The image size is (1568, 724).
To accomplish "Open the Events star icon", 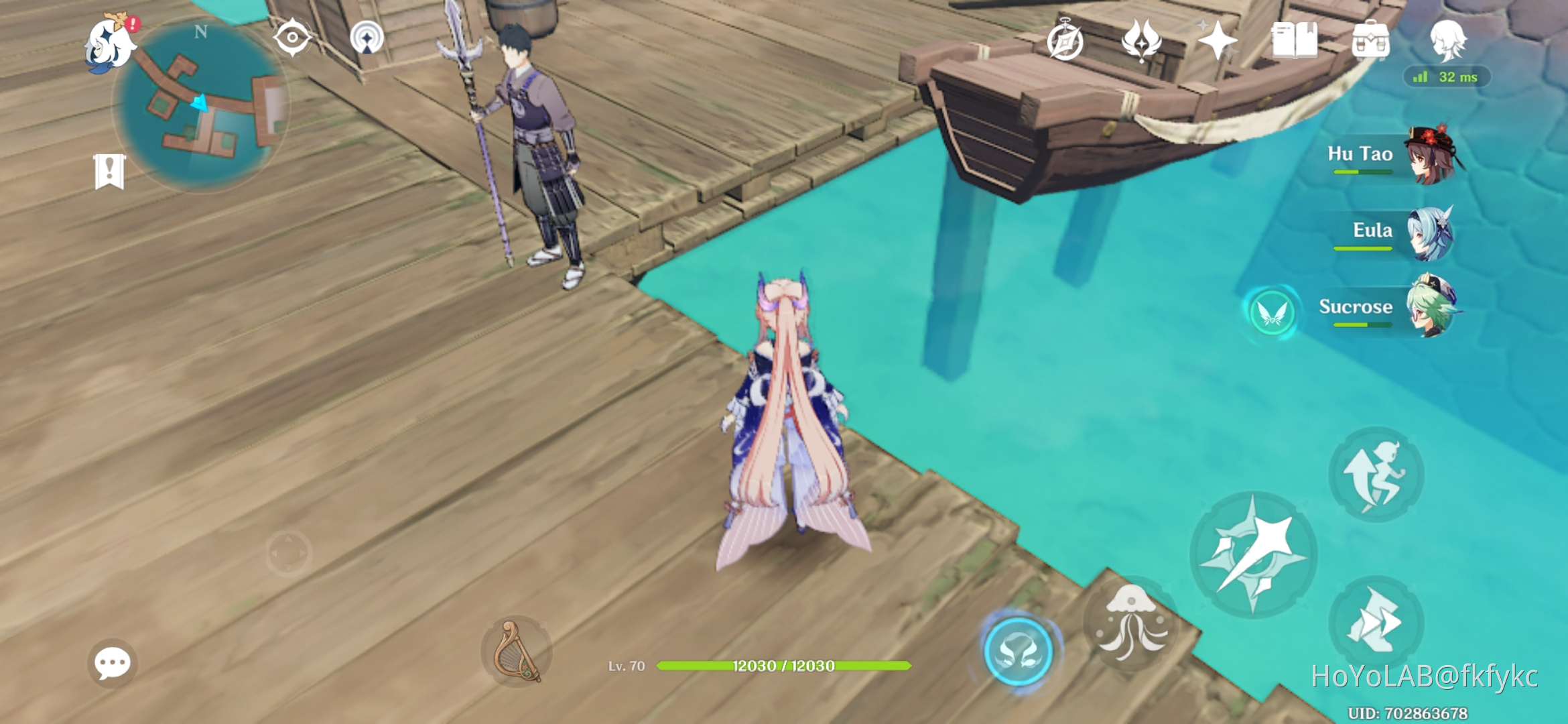I will coord(1220,40).
